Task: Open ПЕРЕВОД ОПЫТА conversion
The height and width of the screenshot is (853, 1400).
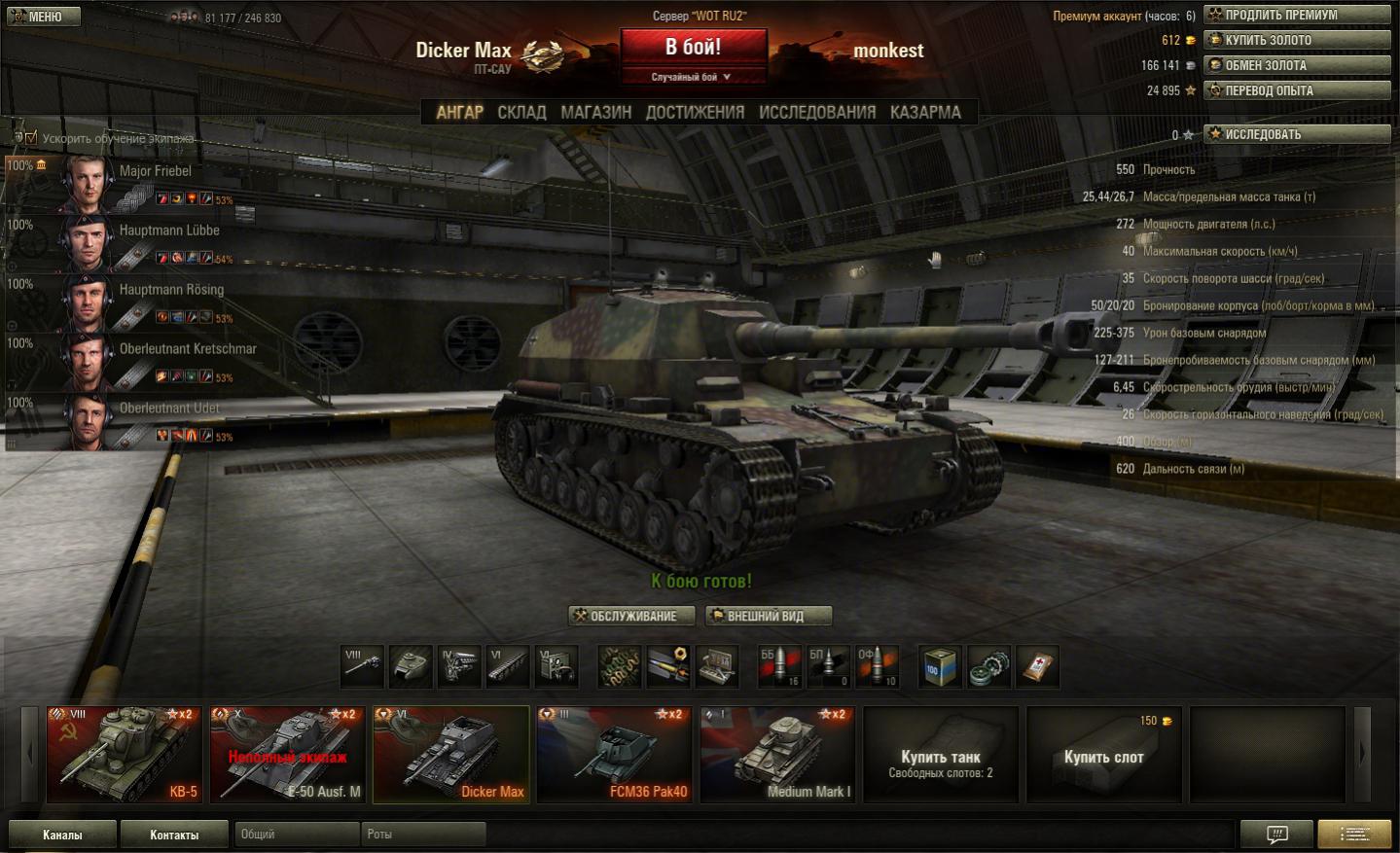Action: 1297,91
